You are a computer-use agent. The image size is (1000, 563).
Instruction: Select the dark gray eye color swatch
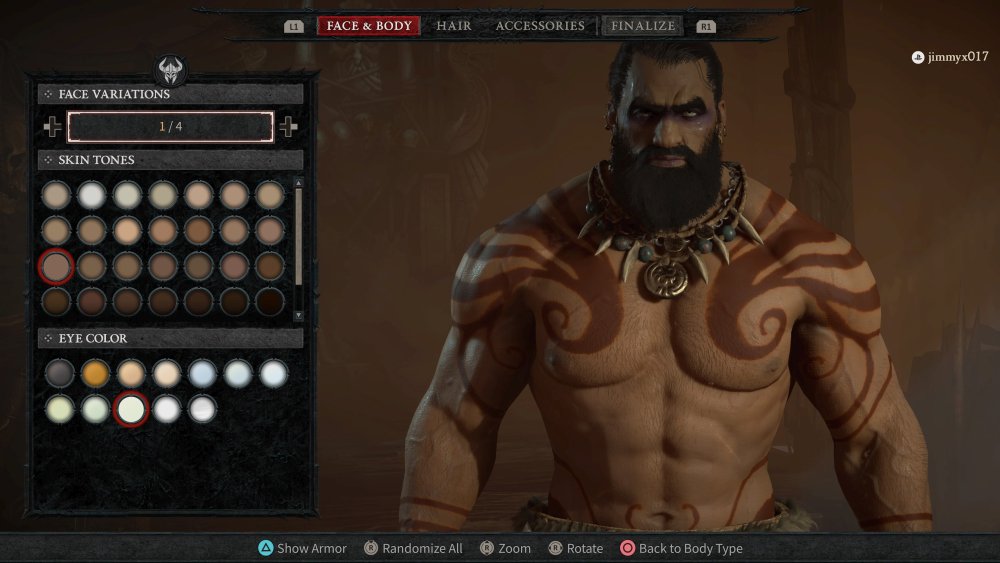coord(59,373)
